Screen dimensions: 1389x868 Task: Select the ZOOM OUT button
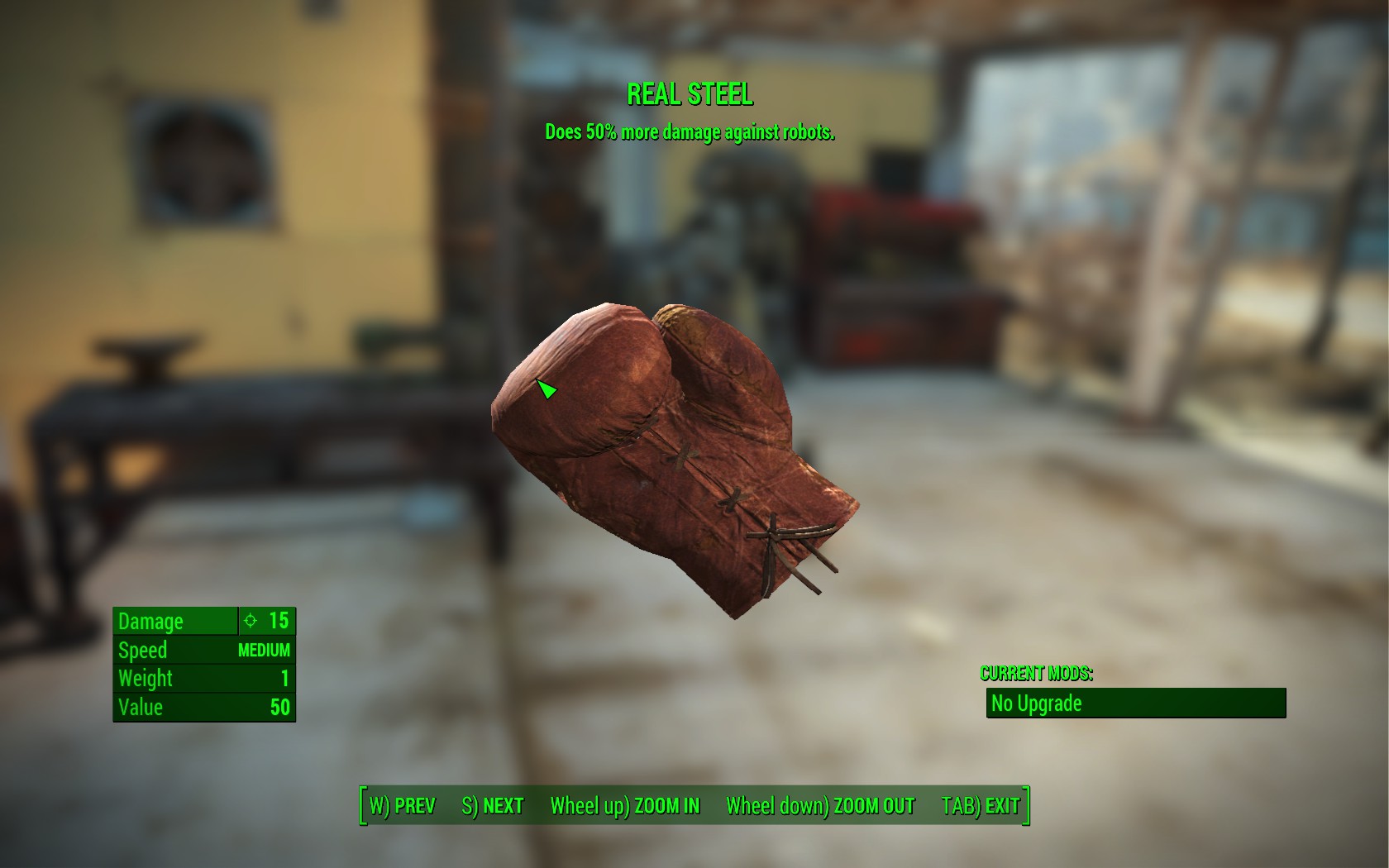tap(820, 806)
